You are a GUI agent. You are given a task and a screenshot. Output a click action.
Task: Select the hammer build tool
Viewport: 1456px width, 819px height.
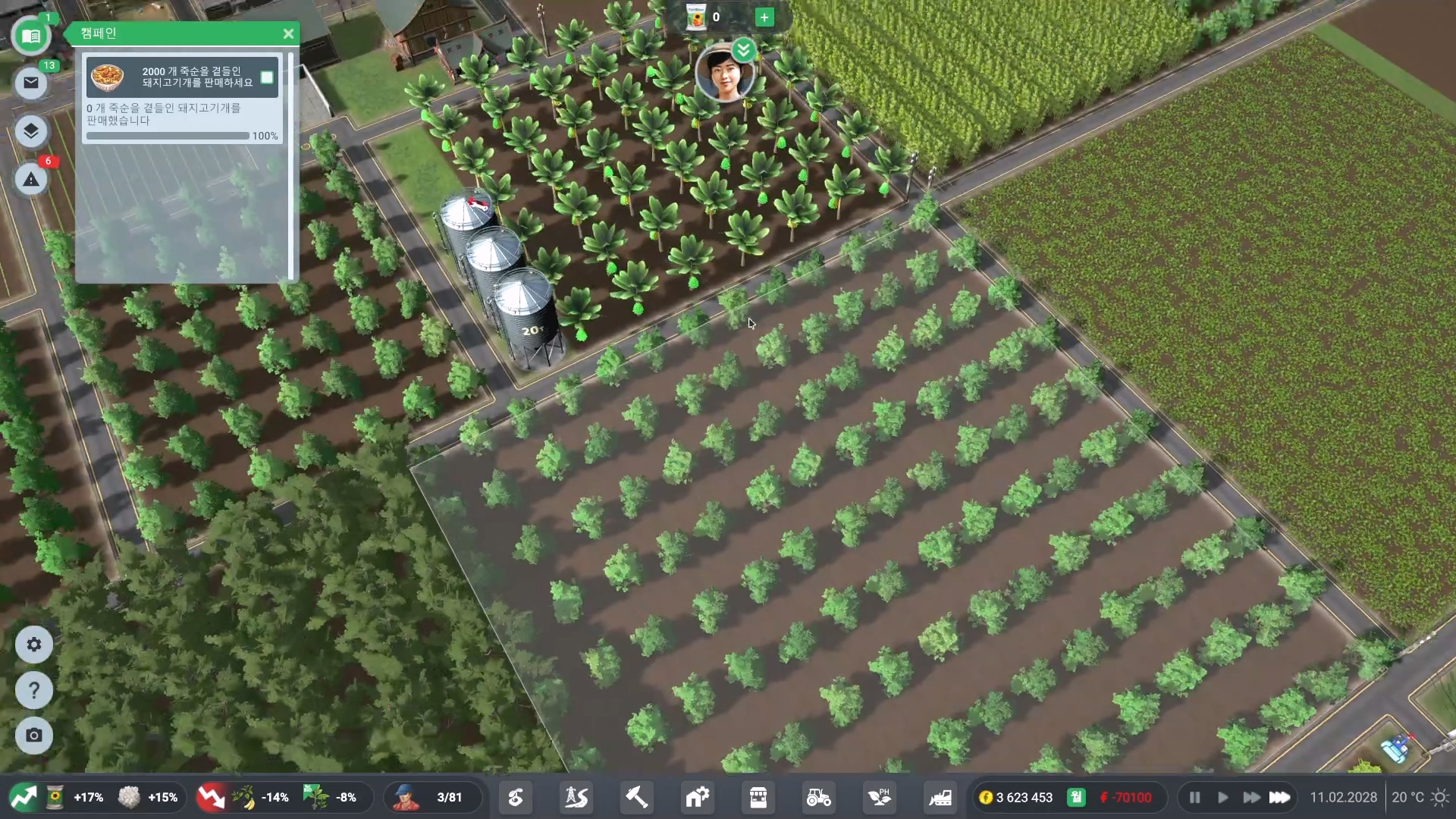[x=636, y=798]
